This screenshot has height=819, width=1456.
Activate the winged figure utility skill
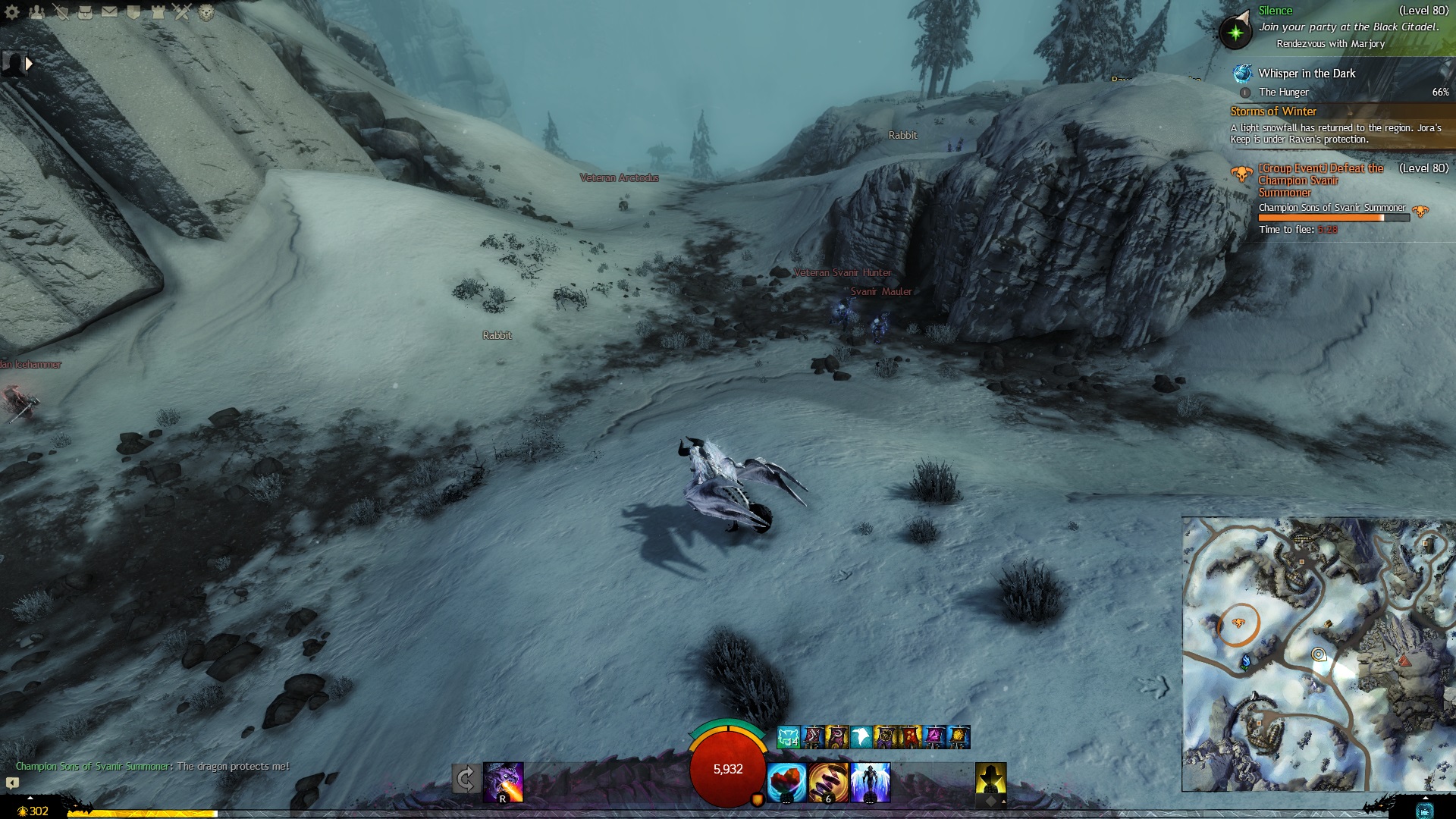pos(870,782)
